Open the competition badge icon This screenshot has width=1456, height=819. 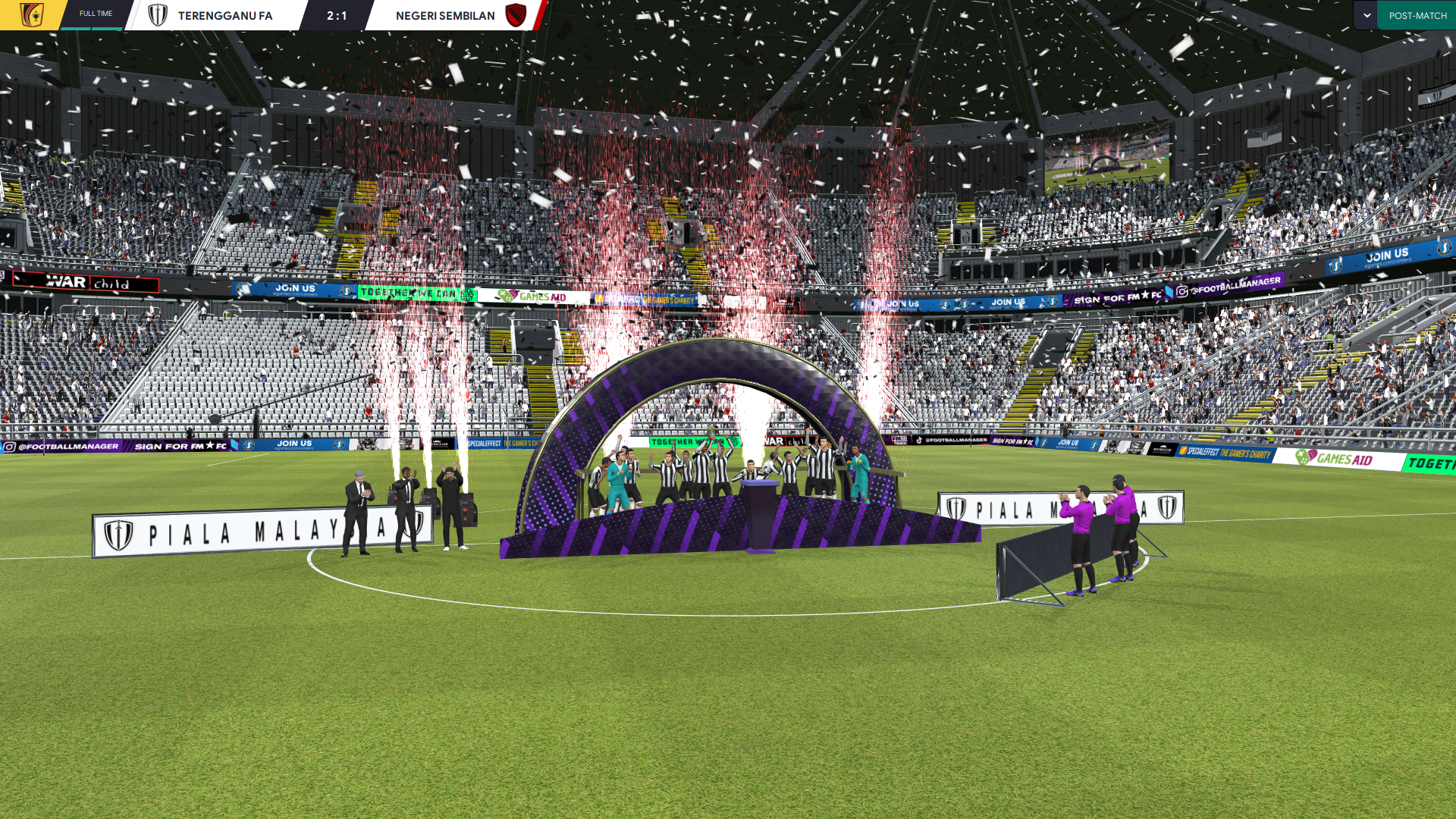tap(31, 15)
